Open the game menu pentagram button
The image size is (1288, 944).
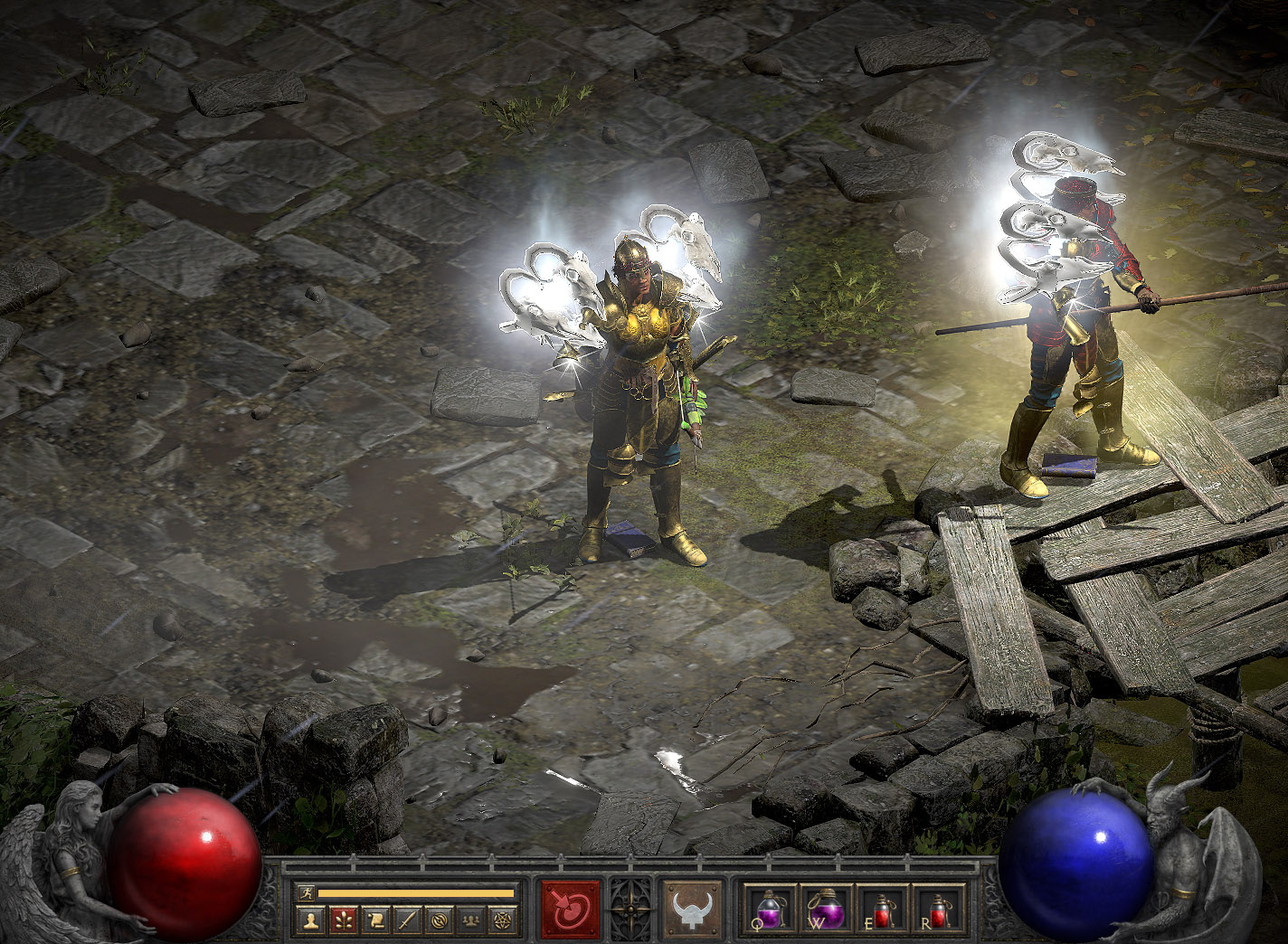click(502, 920)
